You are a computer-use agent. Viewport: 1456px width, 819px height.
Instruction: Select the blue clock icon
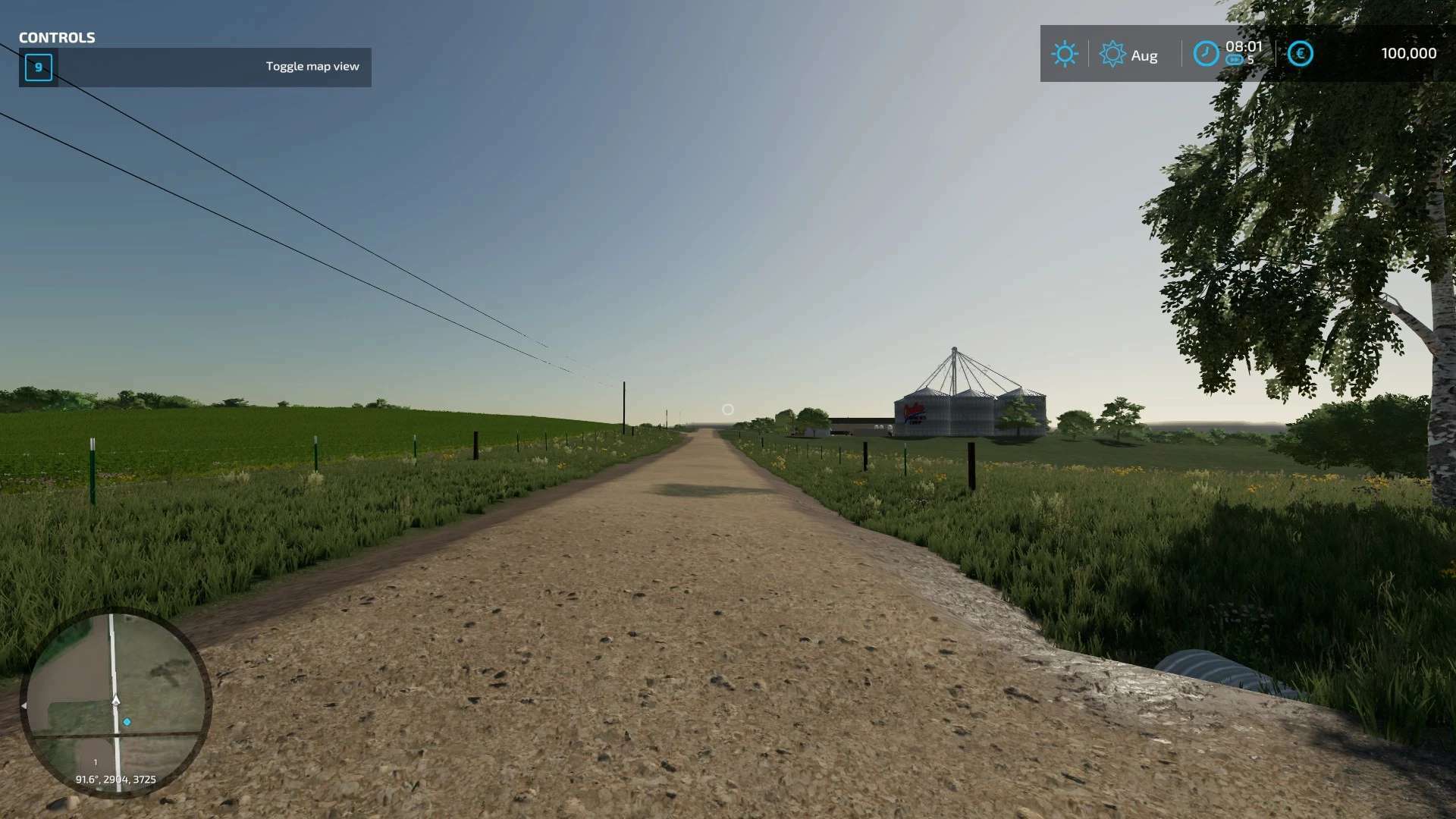pos(1205,54)
